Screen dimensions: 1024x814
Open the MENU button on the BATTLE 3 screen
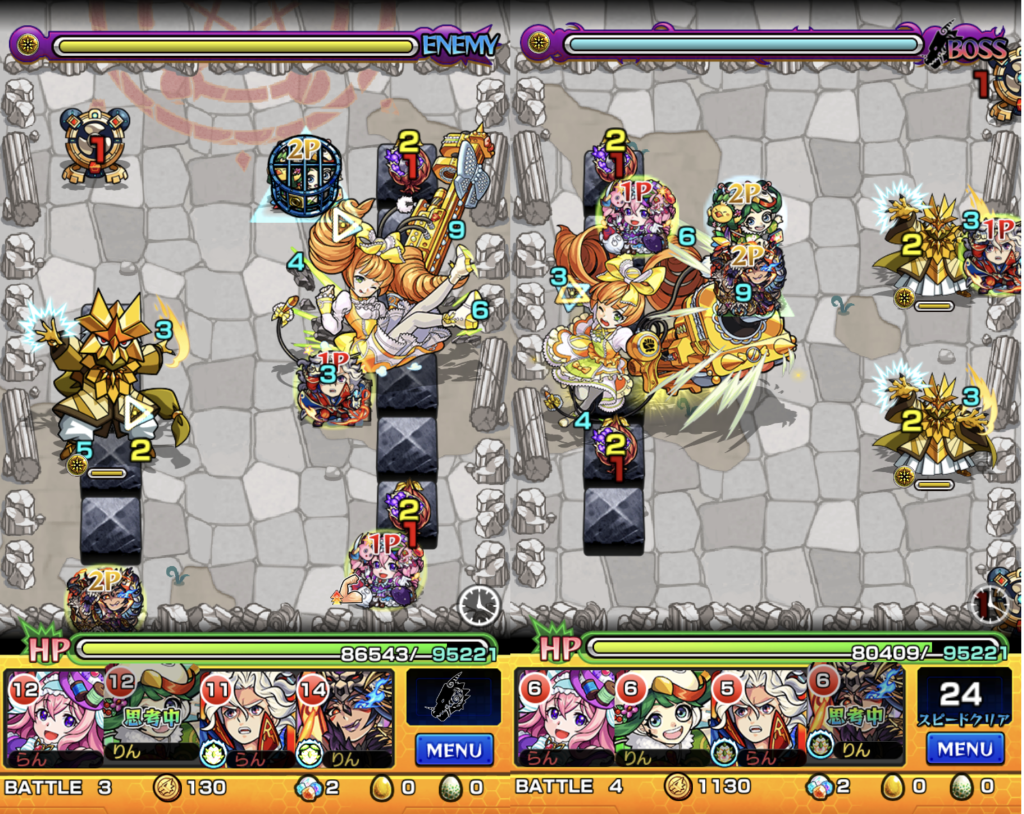454,748
